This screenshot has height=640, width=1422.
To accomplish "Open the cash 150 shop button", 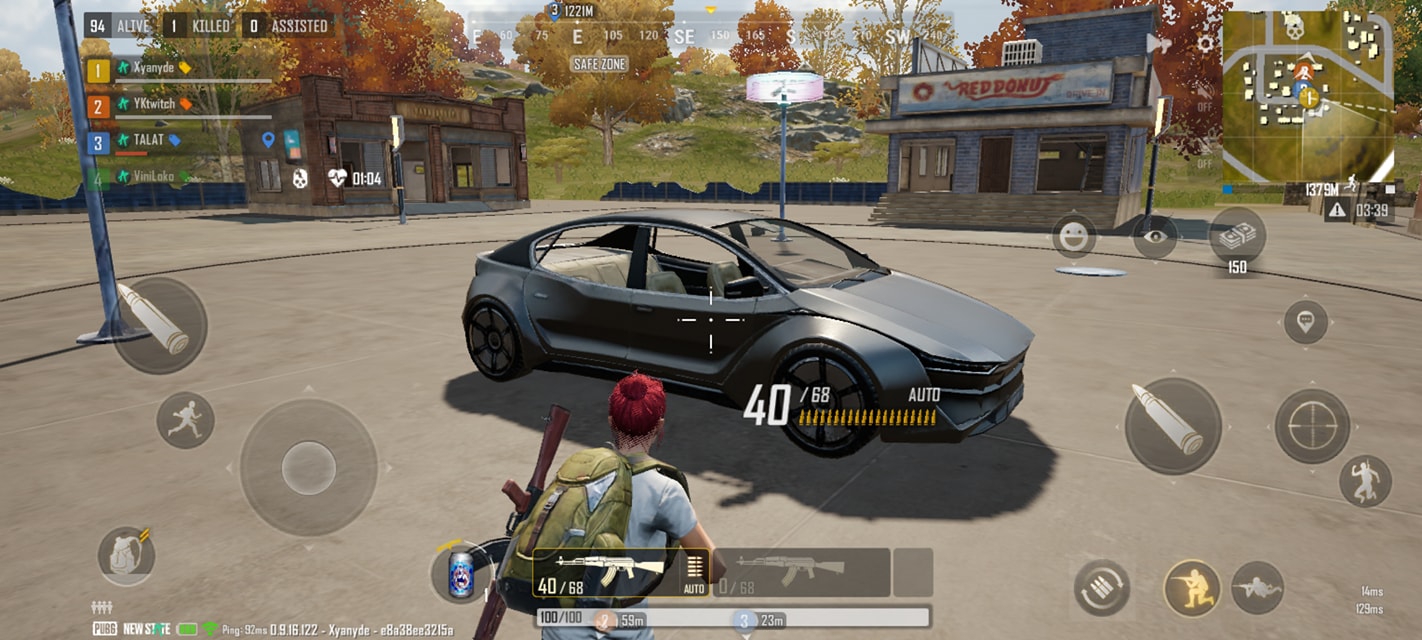I will point(1237,237).
